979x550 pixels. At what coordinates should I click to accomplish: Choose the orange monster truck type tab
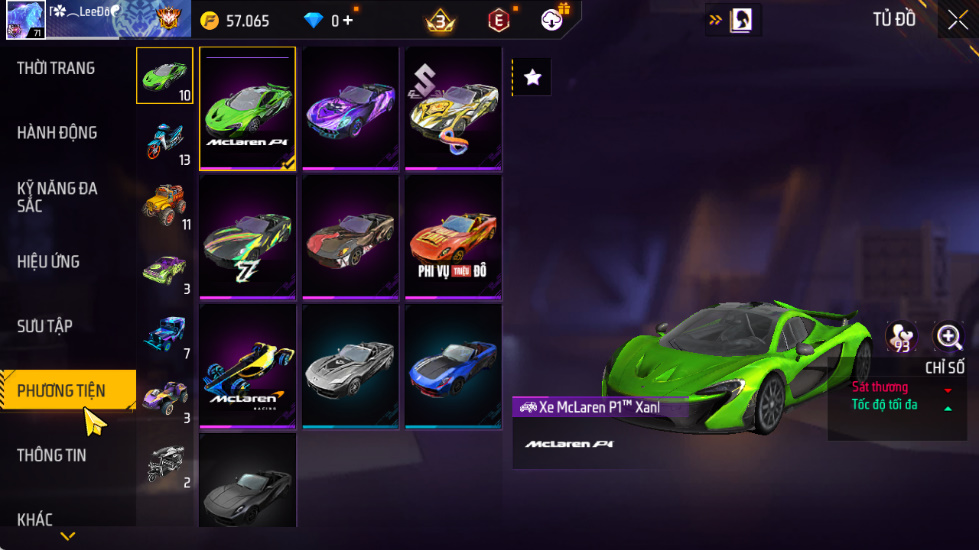pyautogui.click(x=165, y=205)
